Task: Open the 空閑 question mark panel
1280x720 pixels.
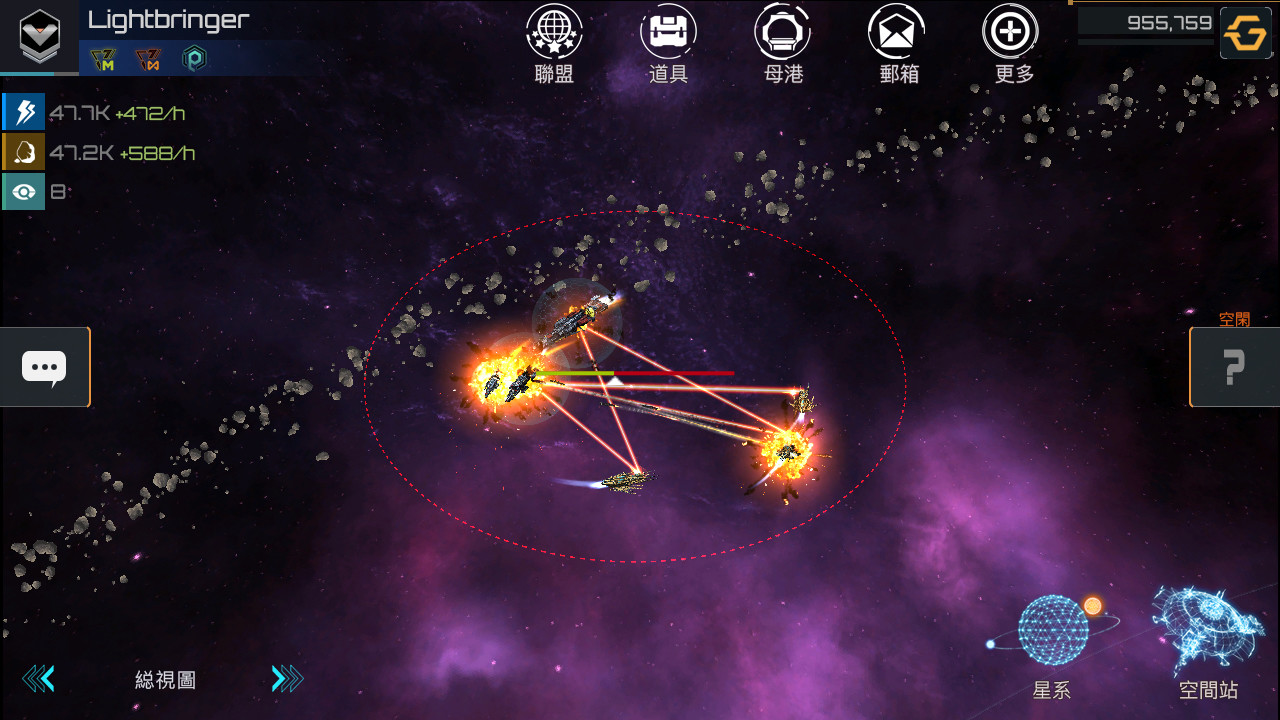Action: [1234, 367]
